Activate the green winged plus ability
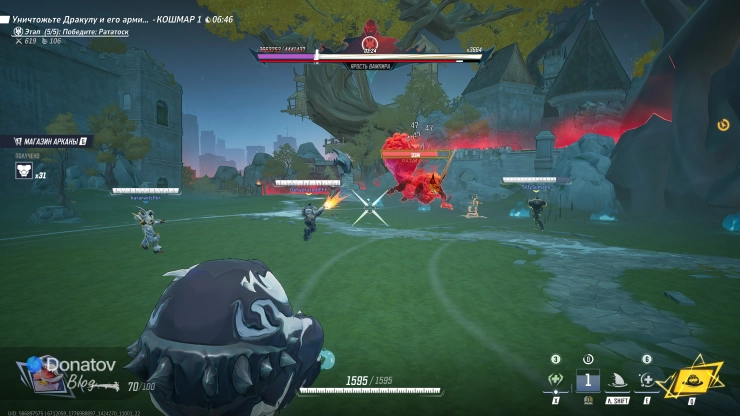This screenshot has width=740, height=416. point(556,380)
